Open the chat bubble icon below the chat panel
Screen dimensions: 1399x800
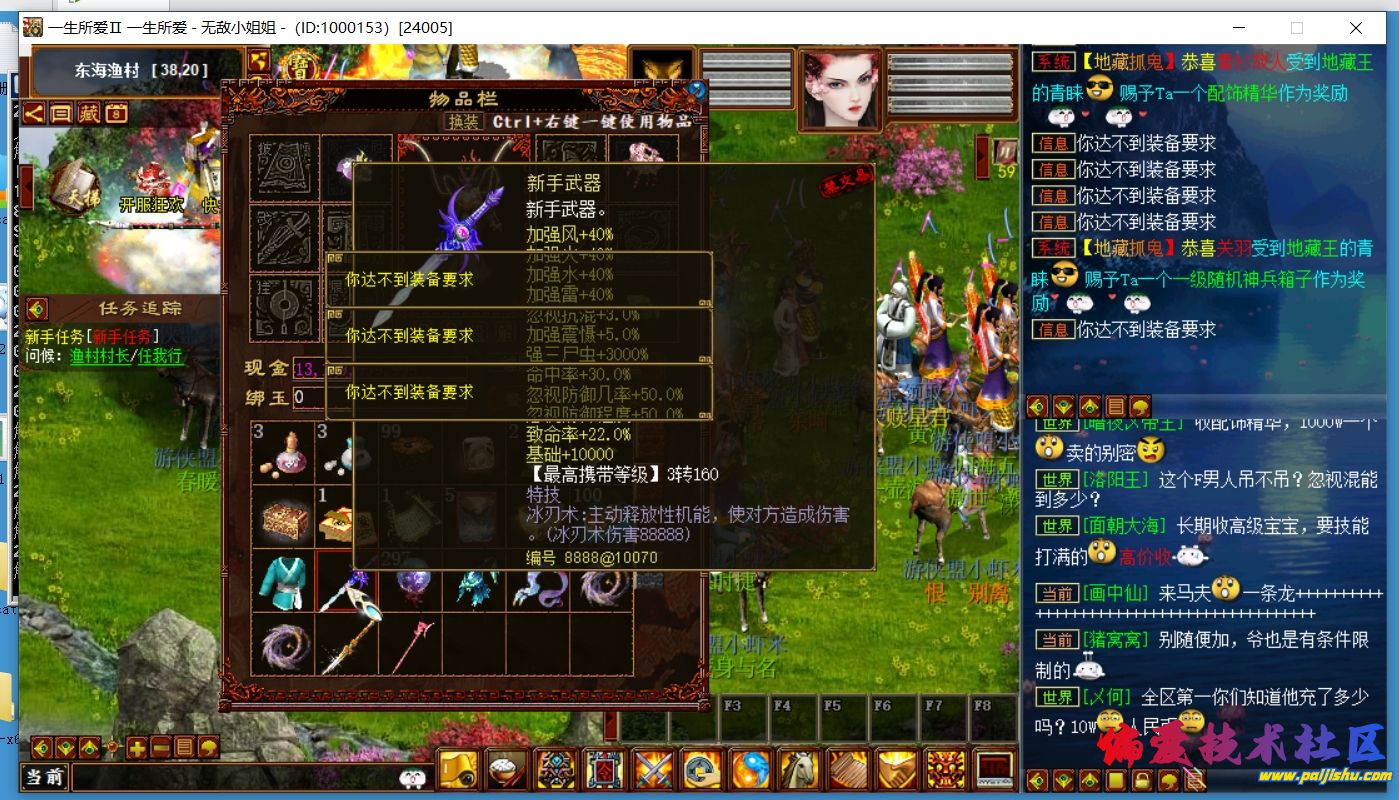point(1168,778)
